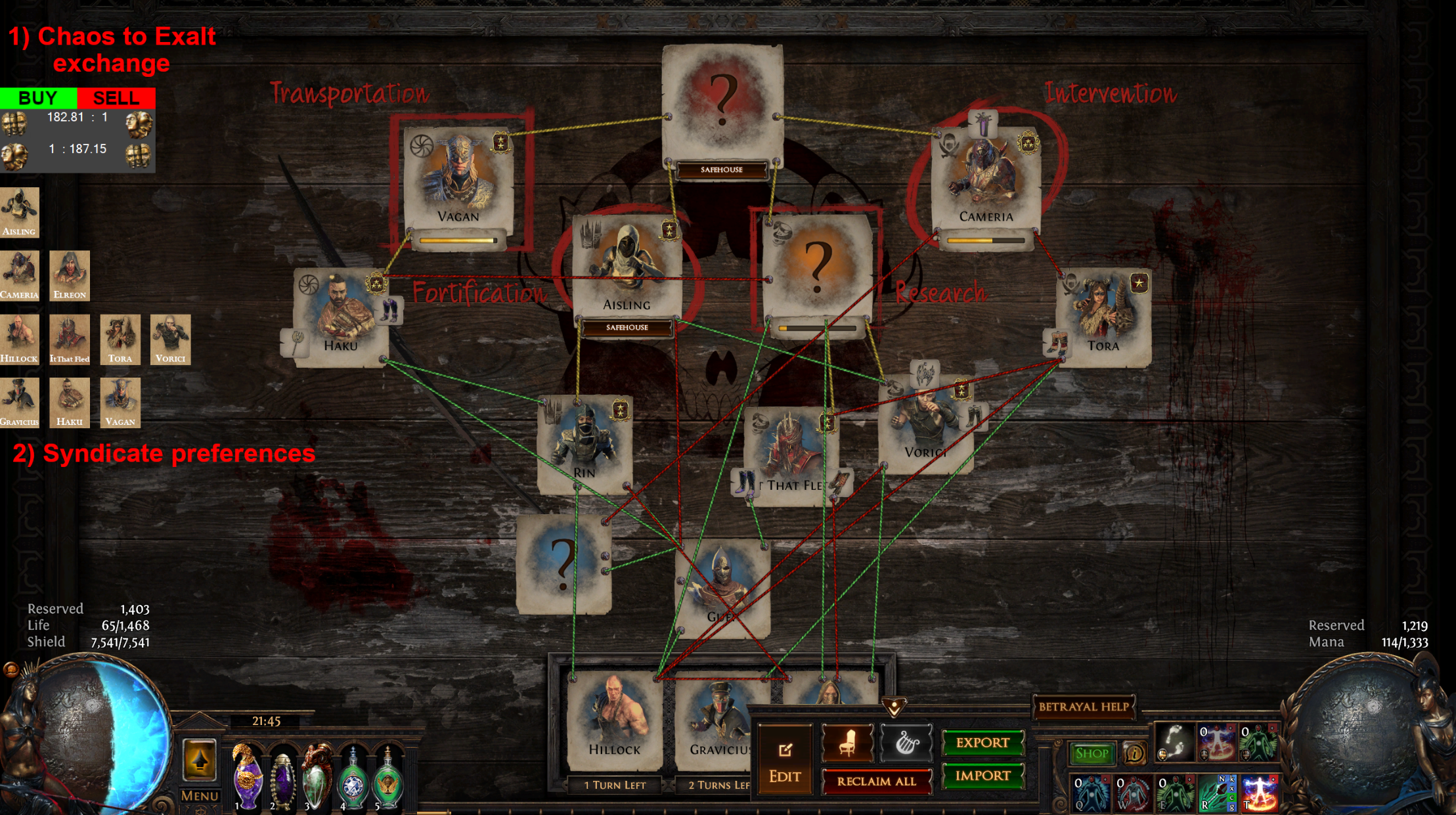Open BETRAYAL HELP

pos(1085,708)
